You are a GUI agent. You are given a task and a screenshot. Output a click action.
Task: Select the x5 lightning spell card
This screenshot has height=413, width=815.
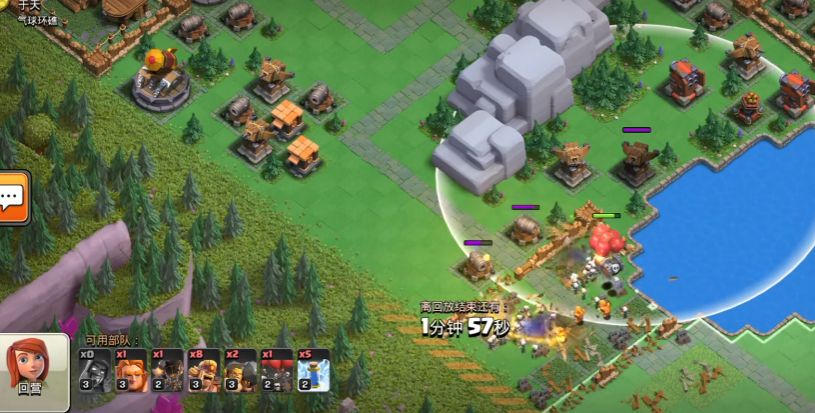coord(313,371)
